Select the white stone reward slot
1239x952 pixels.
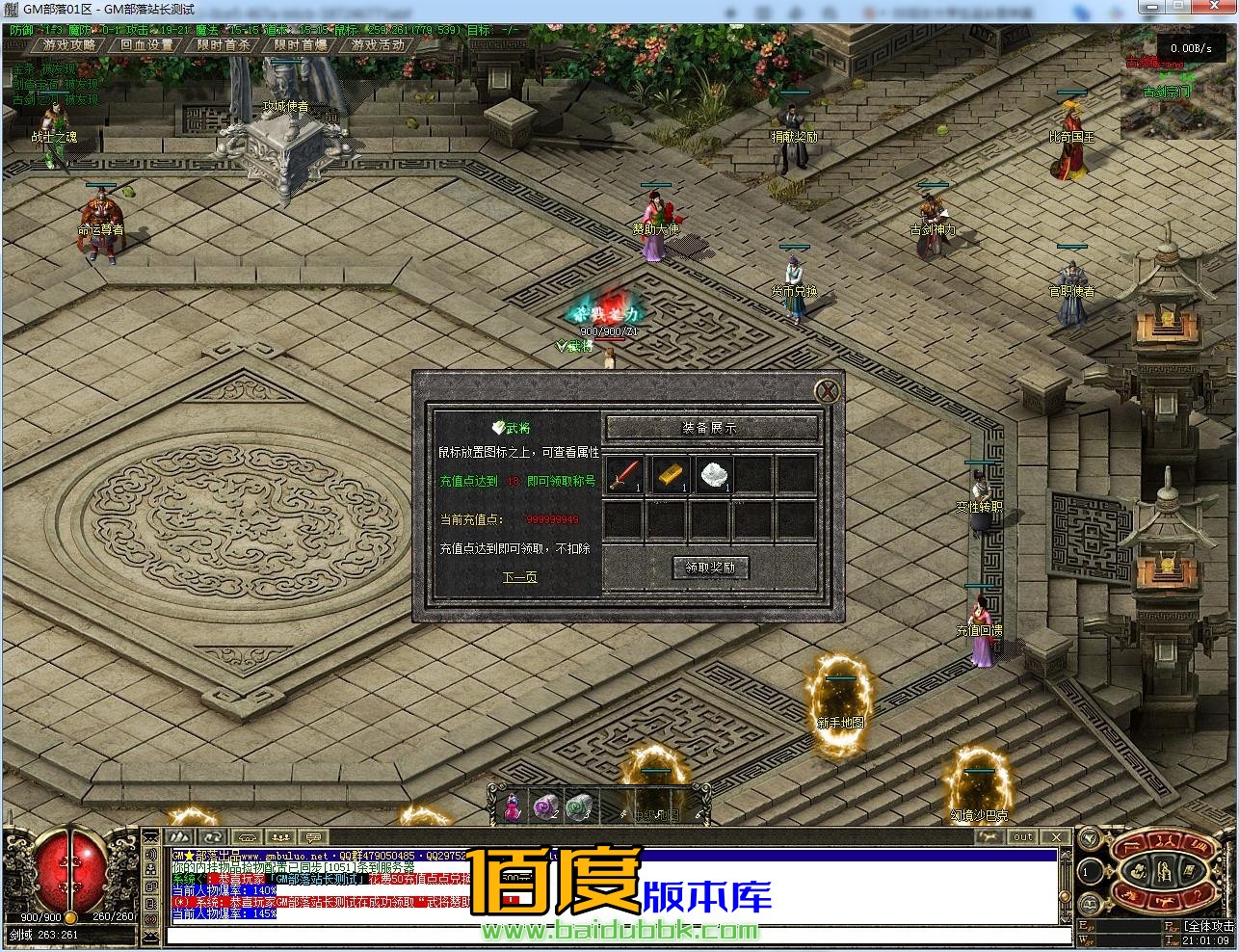[711, 474]
